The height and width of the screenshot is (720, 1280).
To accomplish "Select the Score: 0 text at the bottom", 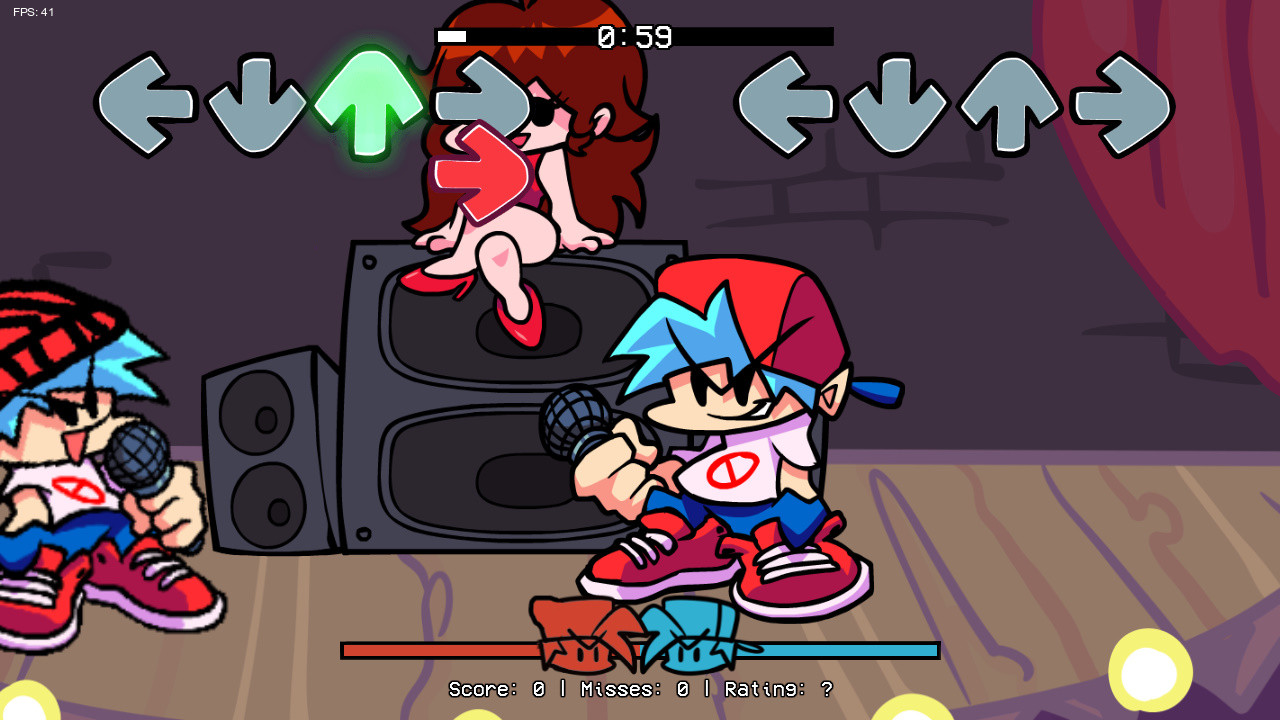I will (x=495, y=690).
